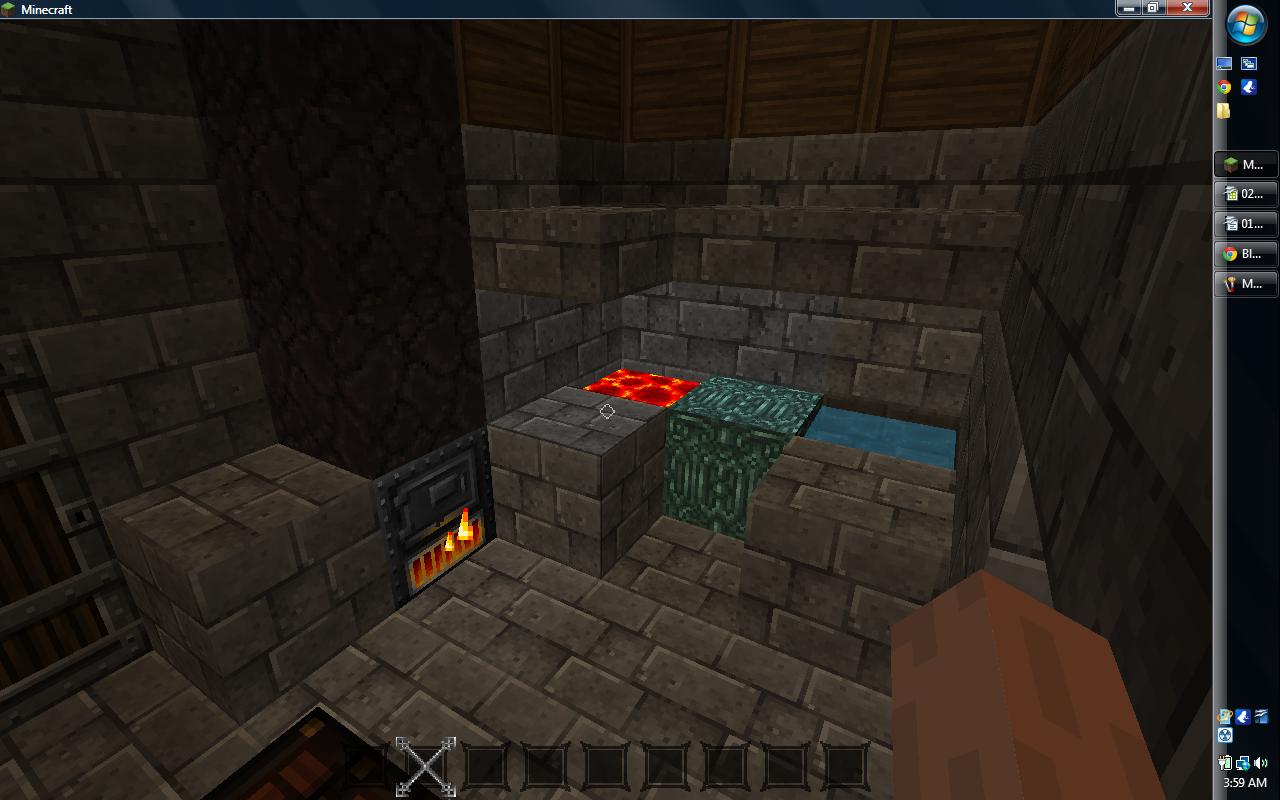Click the Windows Start orb

[x=1245, y=24]
